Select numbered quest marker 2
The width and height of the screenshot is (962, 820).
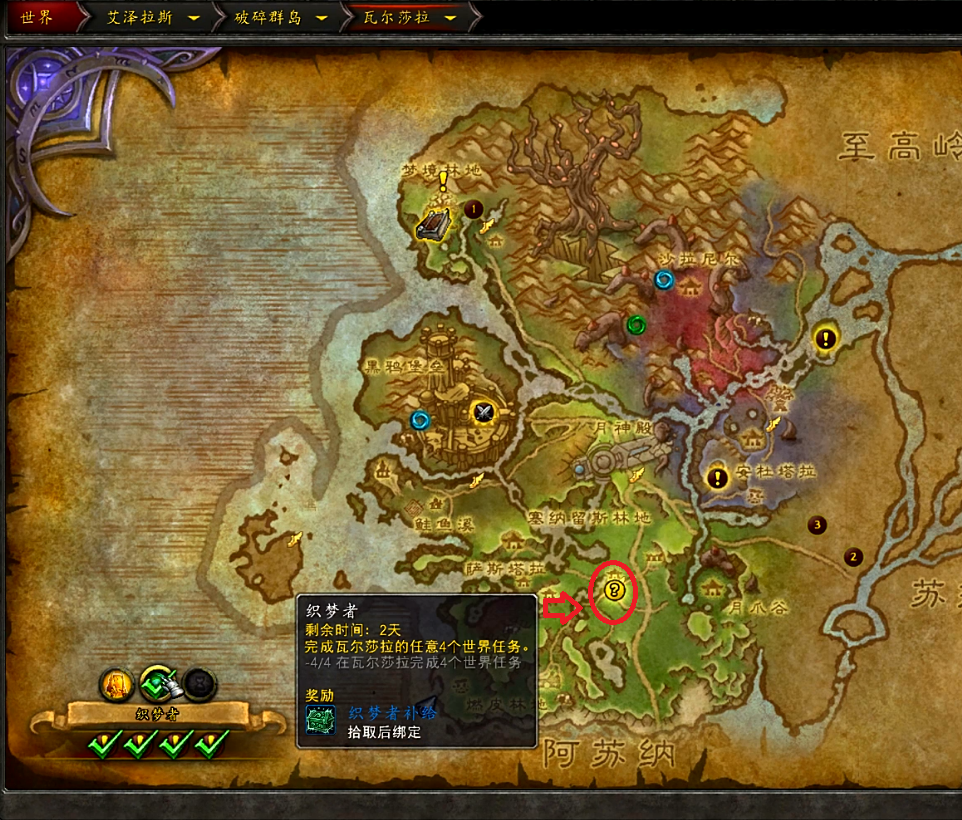pos(853,557)
